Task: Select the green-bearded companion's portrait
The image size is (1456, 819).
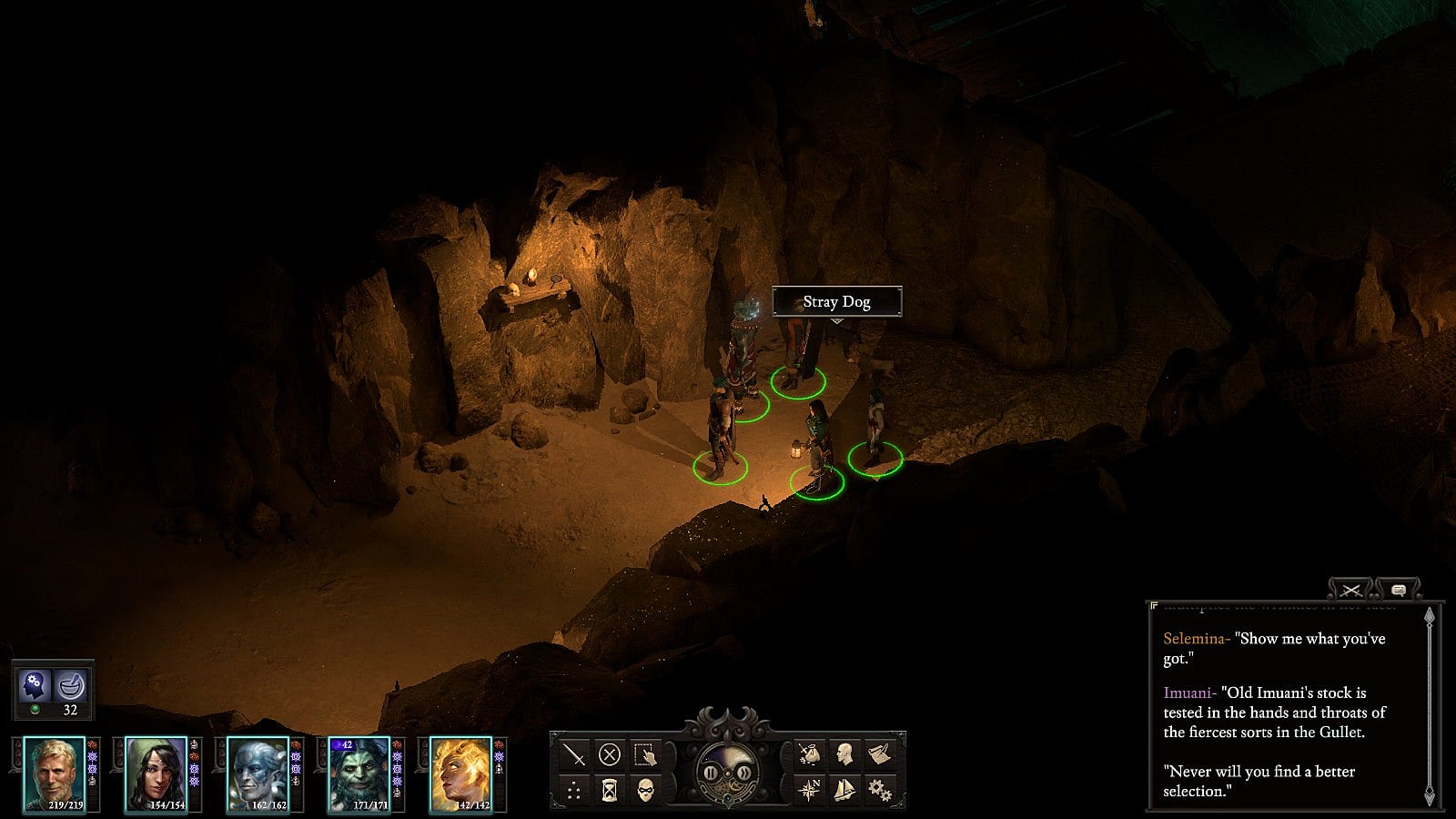Action: (x=359, y=773)
